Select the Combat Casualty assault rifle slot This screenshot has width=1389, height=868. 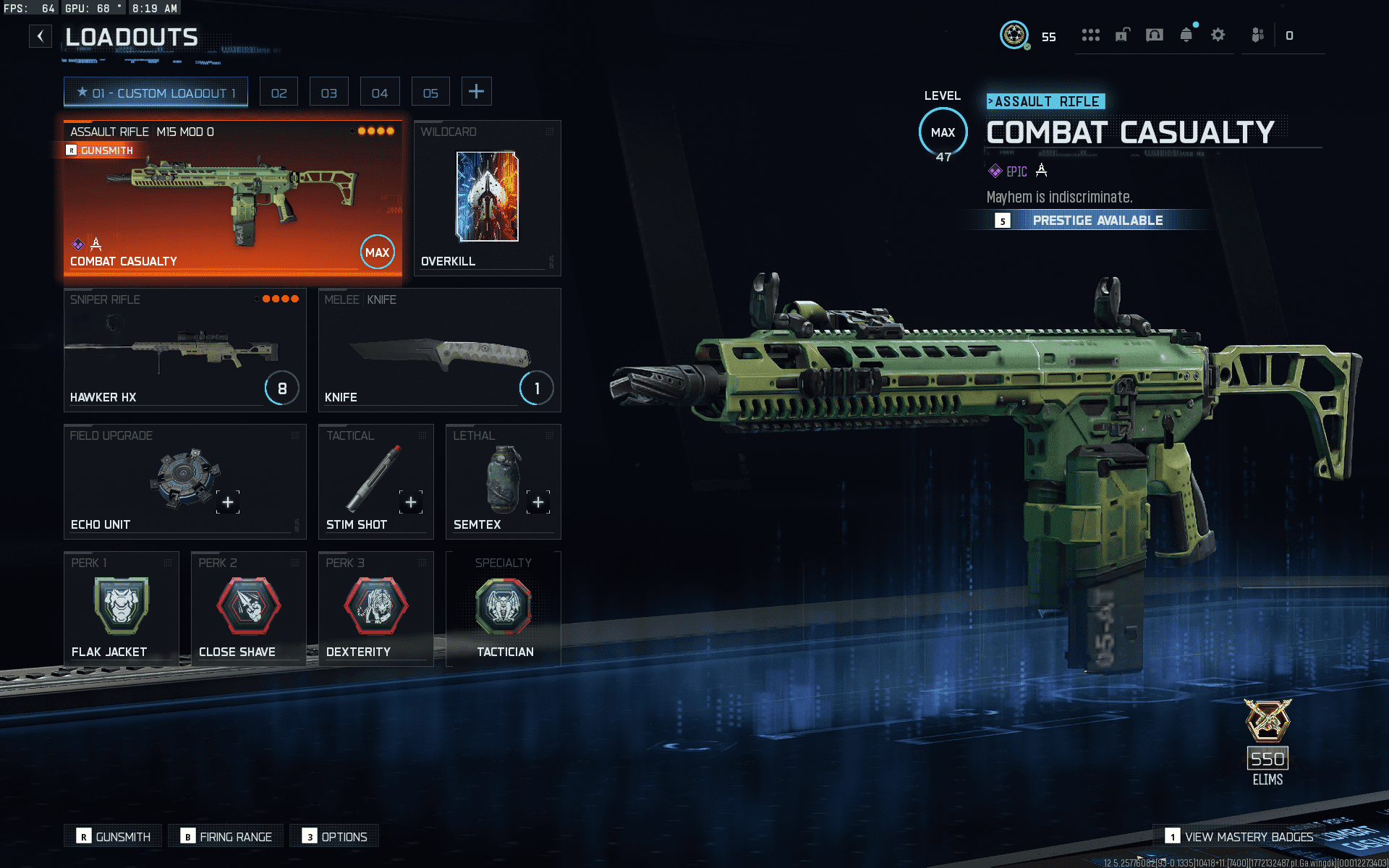[x=232, y=198]
